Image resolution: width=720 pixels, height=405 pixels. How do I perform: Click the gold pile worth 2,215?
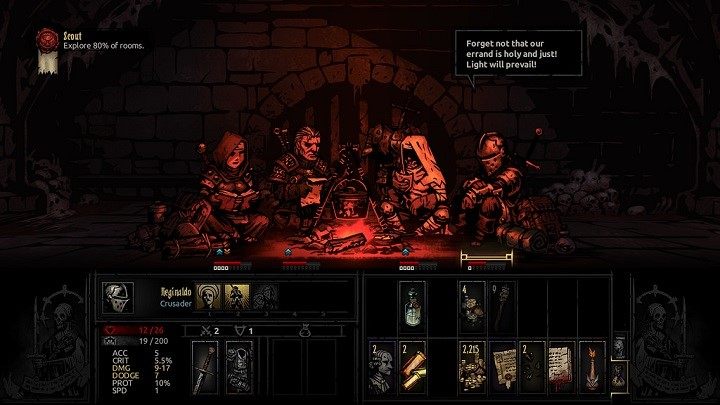point(470,364)
